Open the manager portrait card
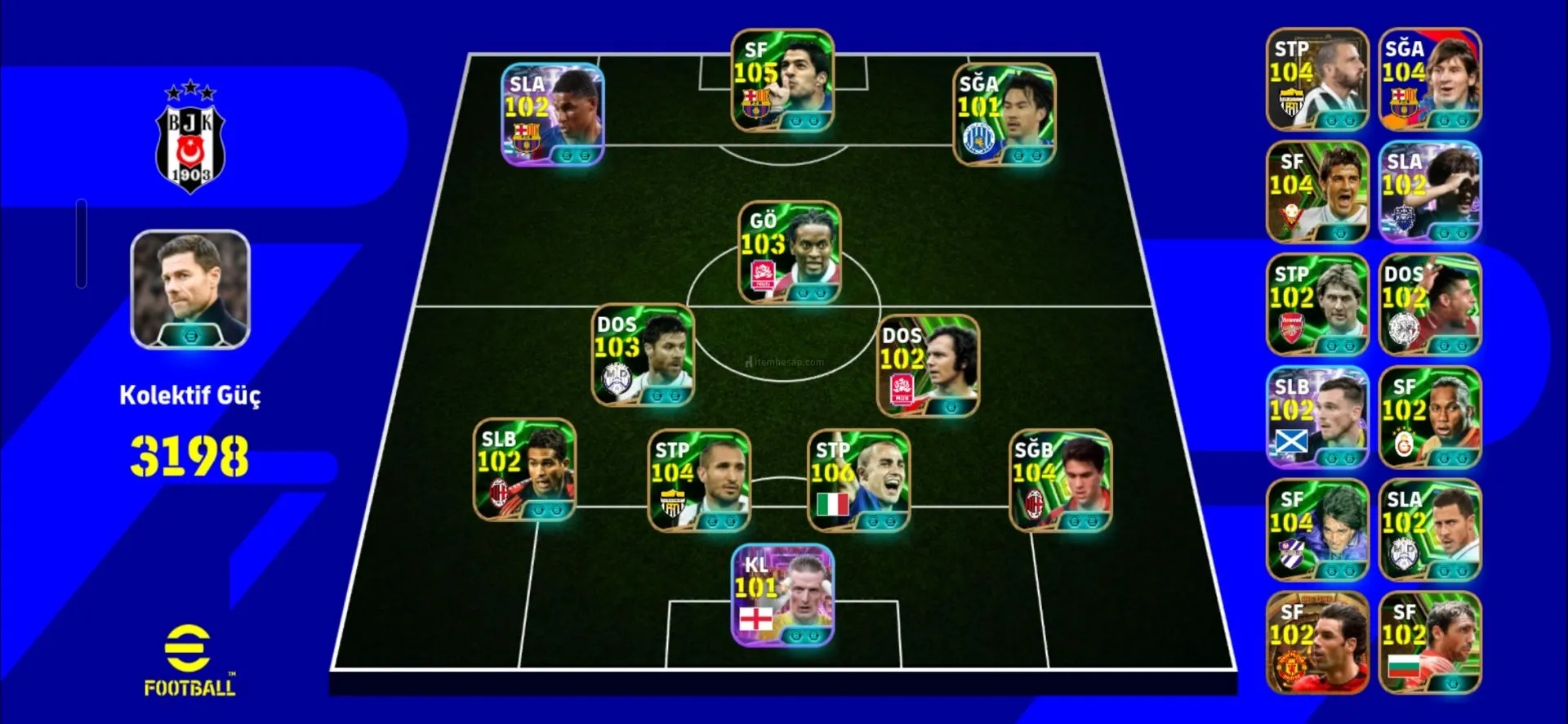The height and width of the screenshot is (724, 1568). [x=190, y=289]
